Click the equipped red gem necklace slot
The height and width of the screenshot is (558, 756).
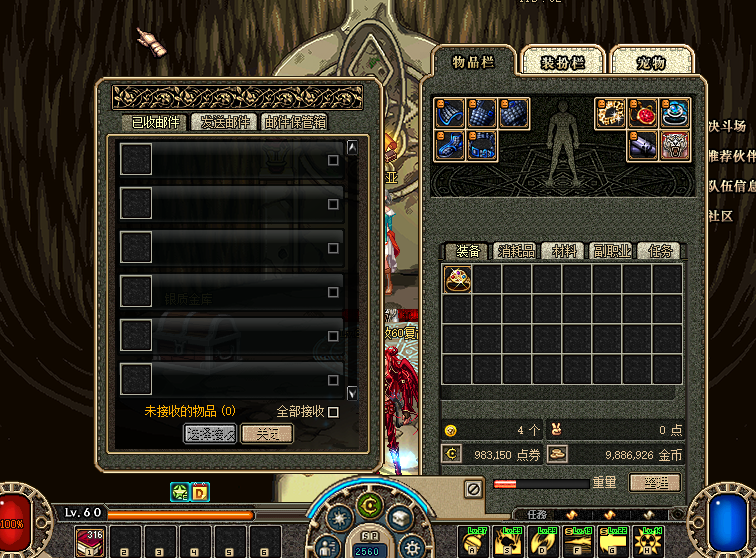click(643, 113)
